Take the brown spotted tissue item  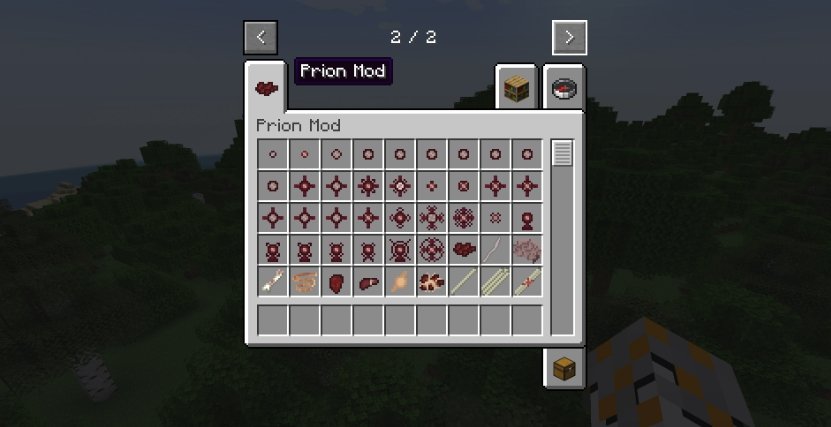pyautogui.click(x=432, y=282)
